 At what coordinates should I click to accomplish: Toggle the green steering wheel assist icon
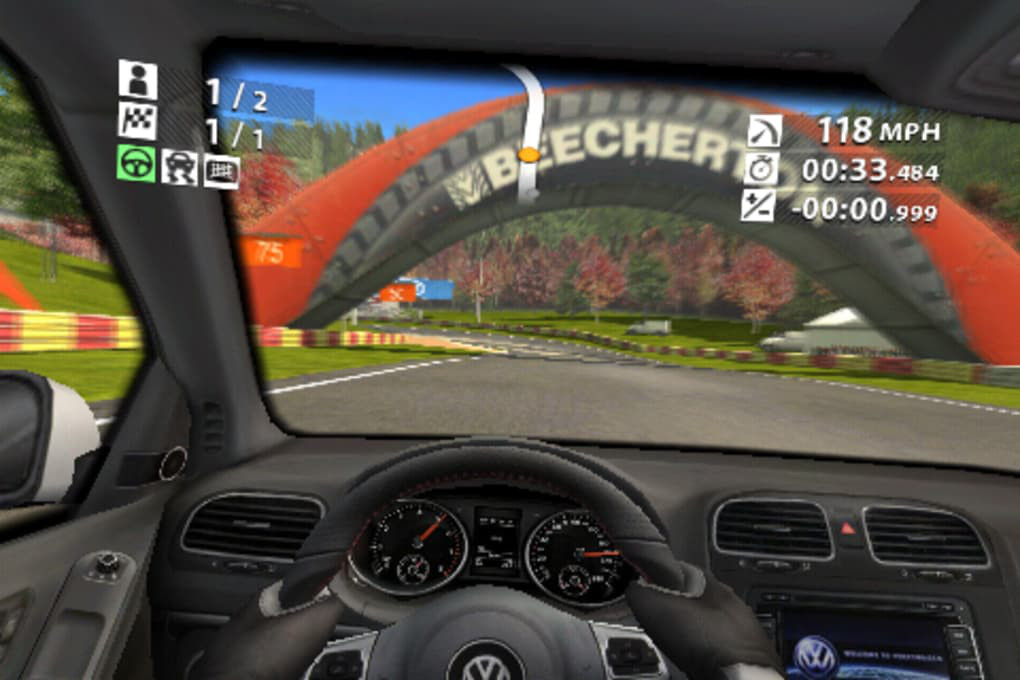(136, 163)
